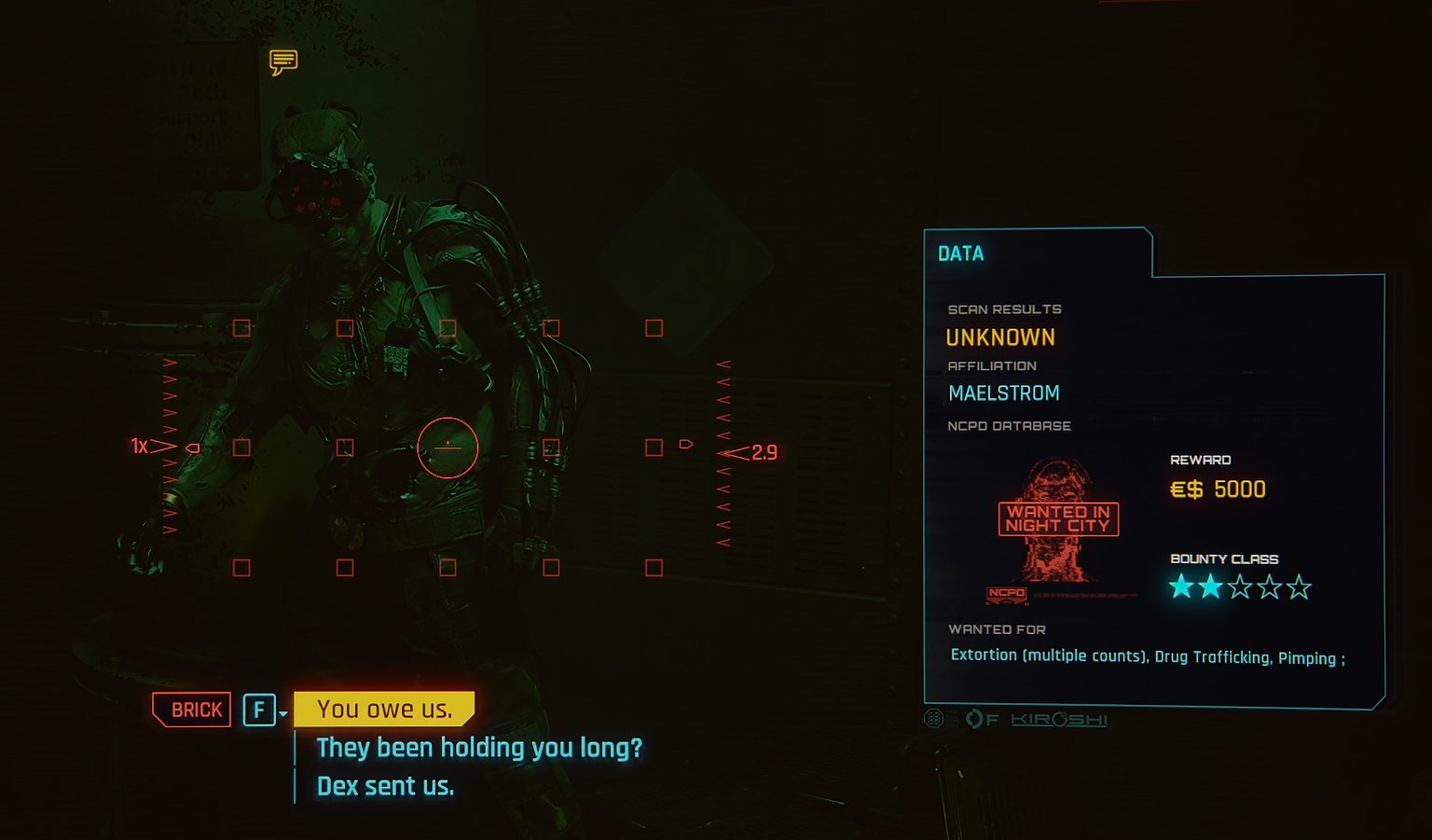The height and width of the screenshot is (840, 1432).
Task: Click the 'WANTED IN NIGHT CITY' stamp graphic
Action: tap(1057, 519)
